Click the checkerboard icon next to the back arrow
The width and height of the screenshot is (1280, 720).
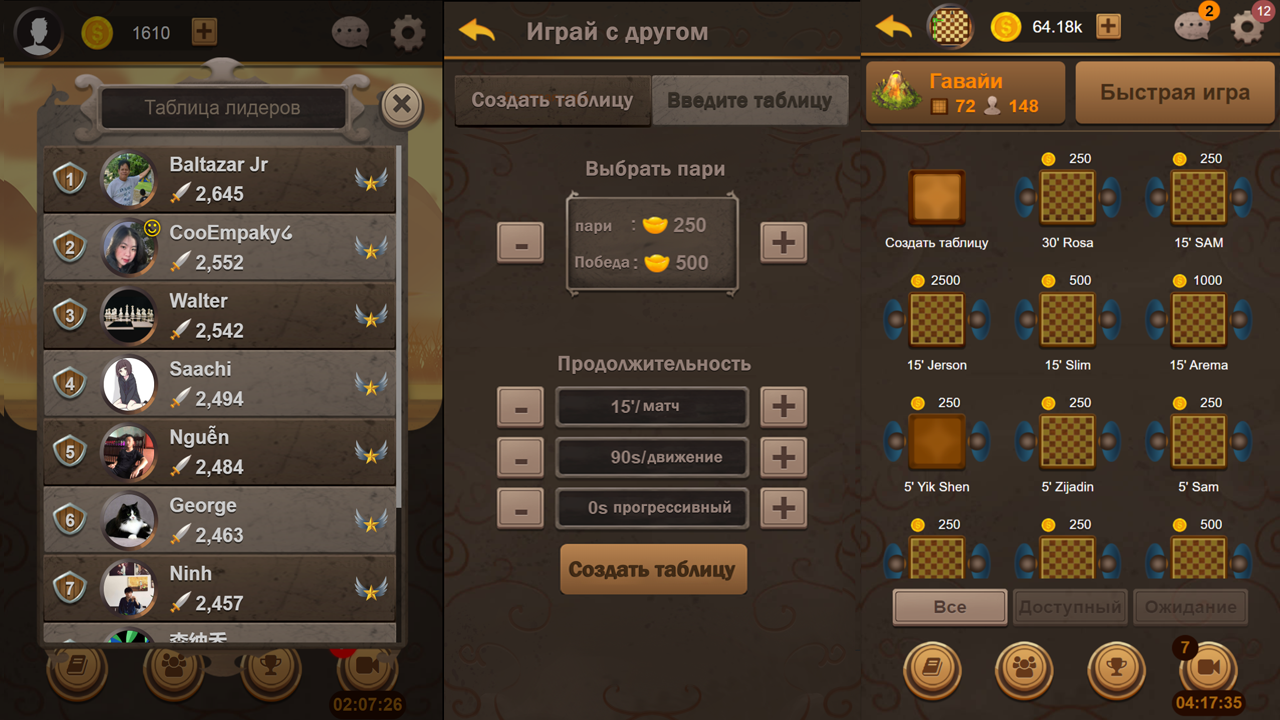point(949,27)
